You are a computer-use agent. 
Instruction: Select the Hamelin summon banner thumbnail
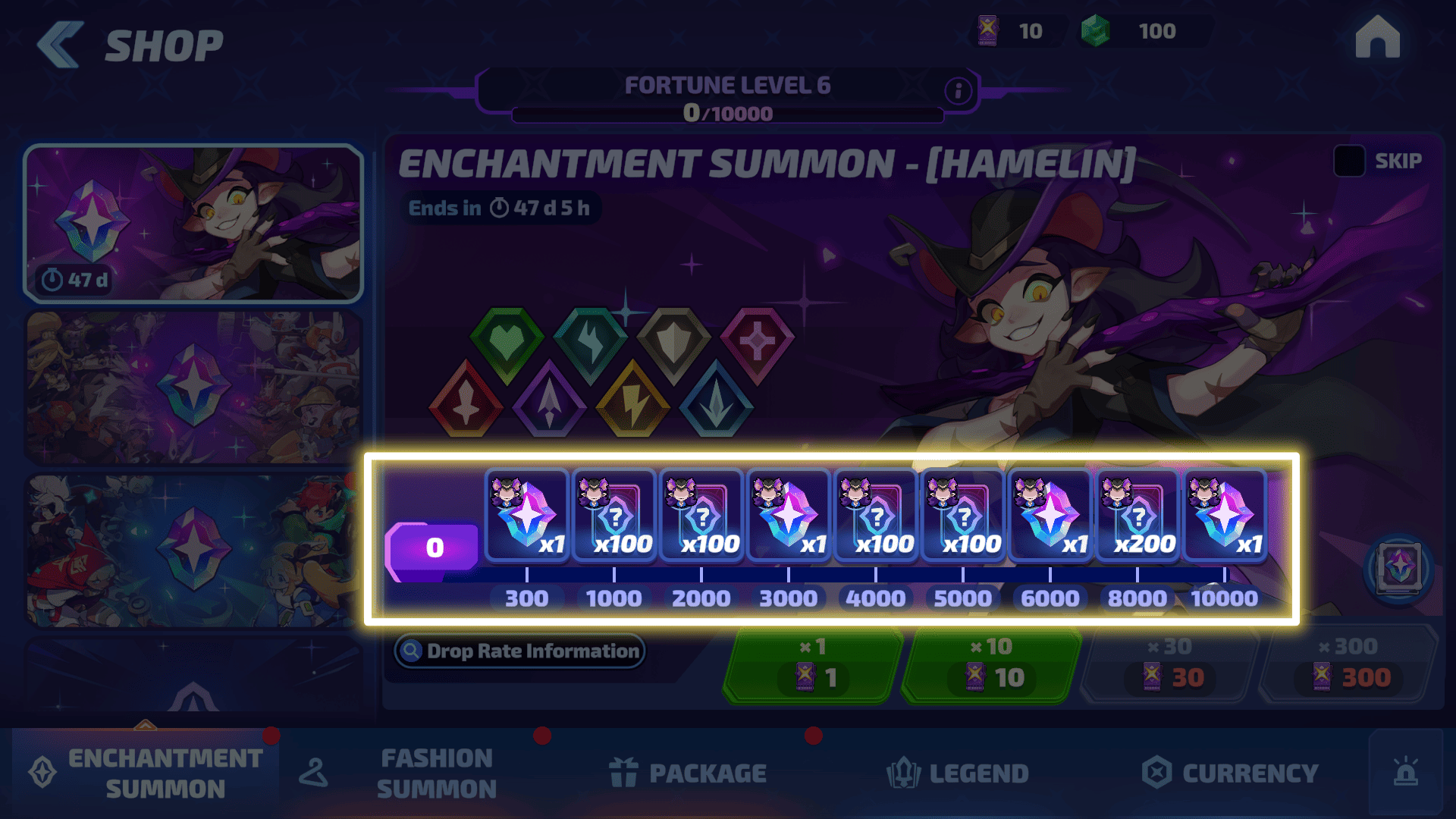point(193,224)
